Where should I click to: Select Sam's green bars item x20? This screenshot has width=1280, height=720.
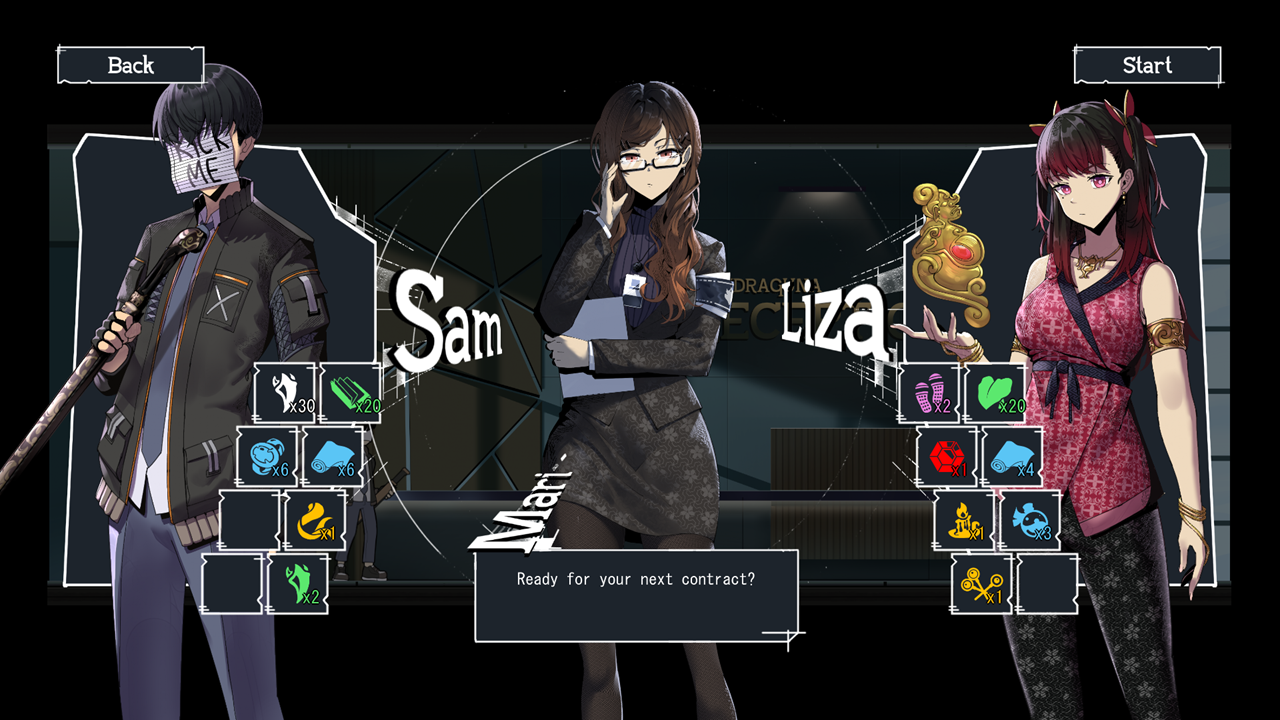351,393
